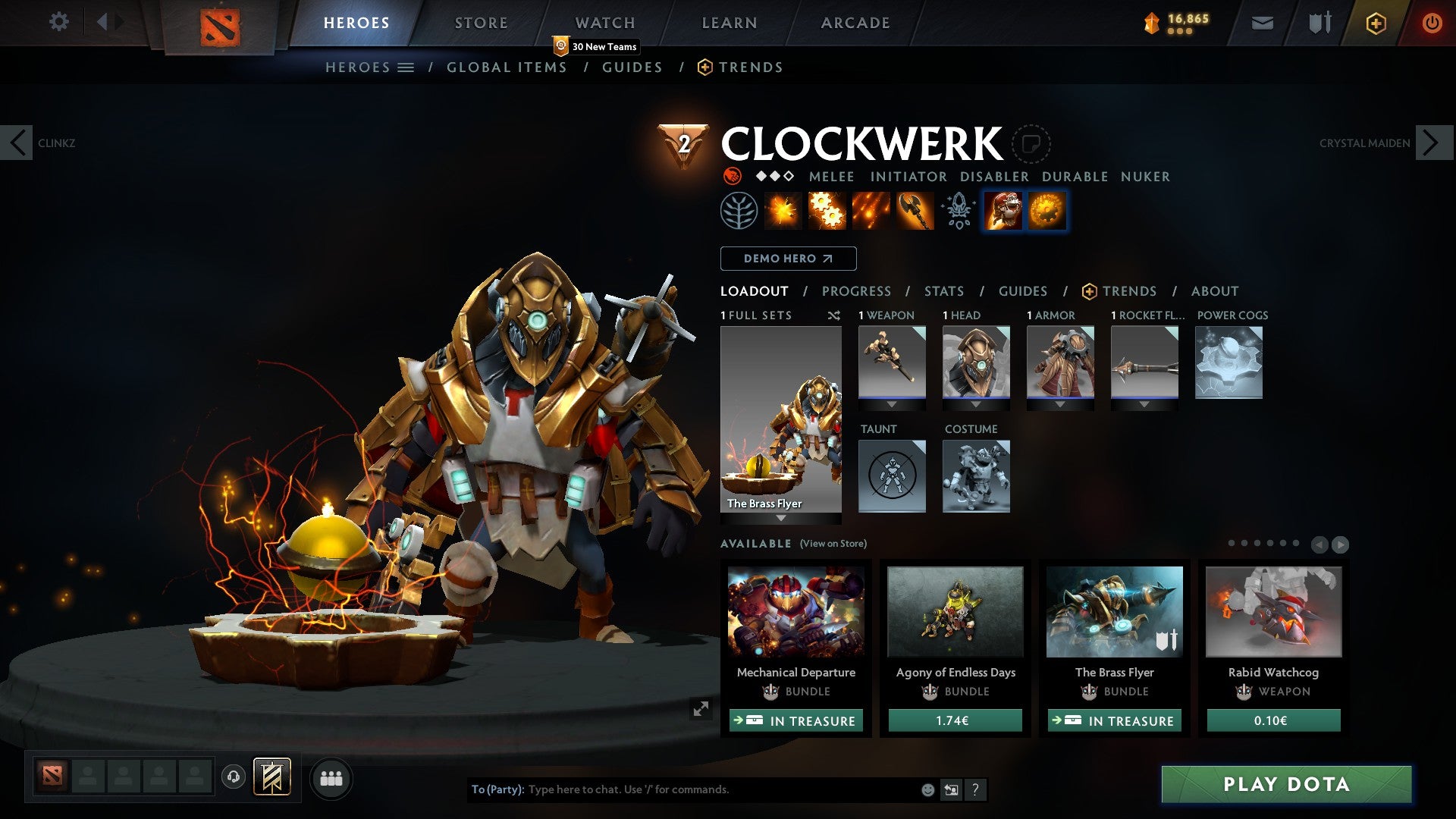1456x819 pixels.
Task: Toggle fullscreen hero preview with the expand arrows
Action: [701, 711]
